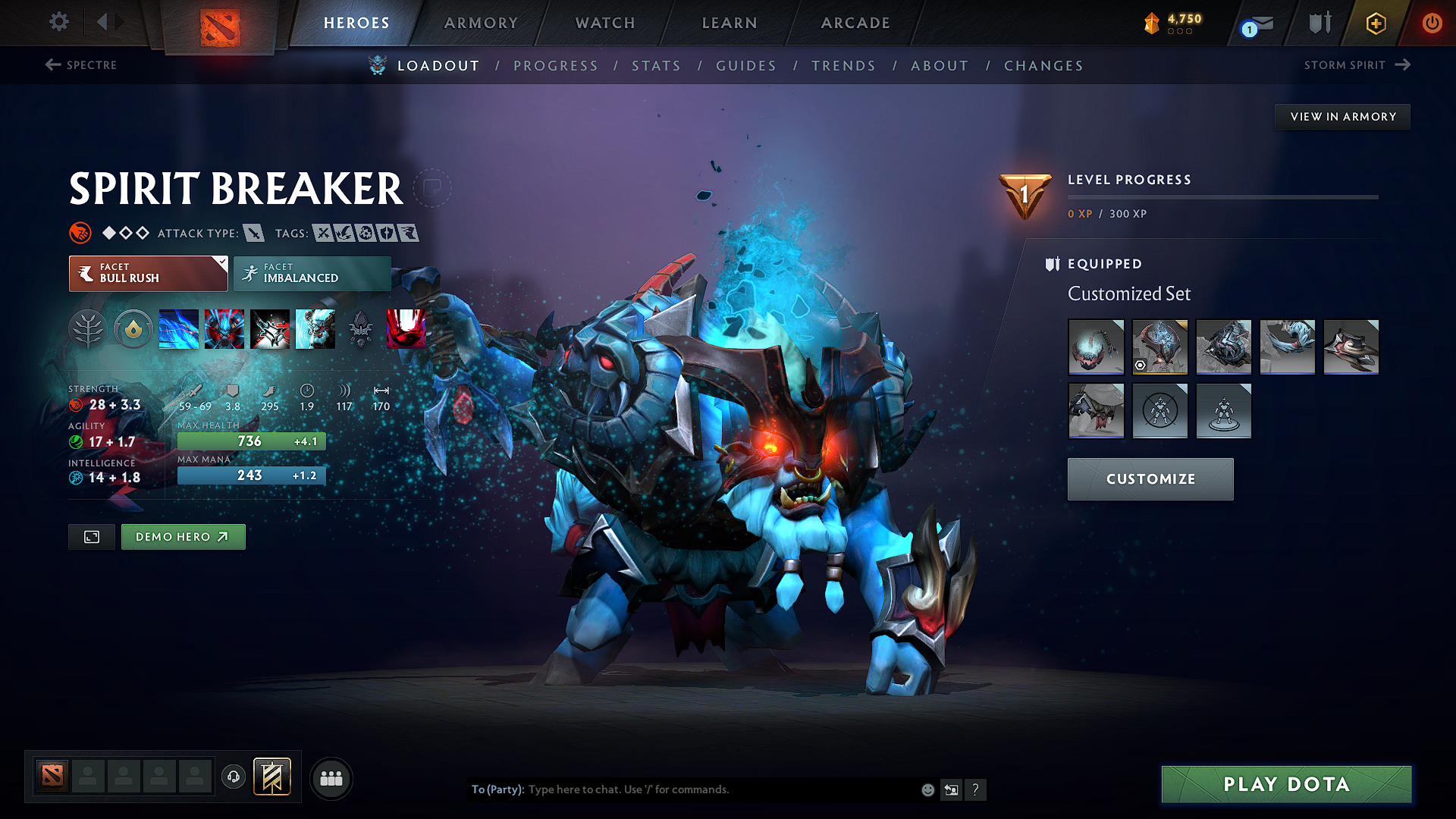The width and height of the screenshot is (1456, 819).
Task: Select the Bulldoze ability icon
Action: pos(224,329)
